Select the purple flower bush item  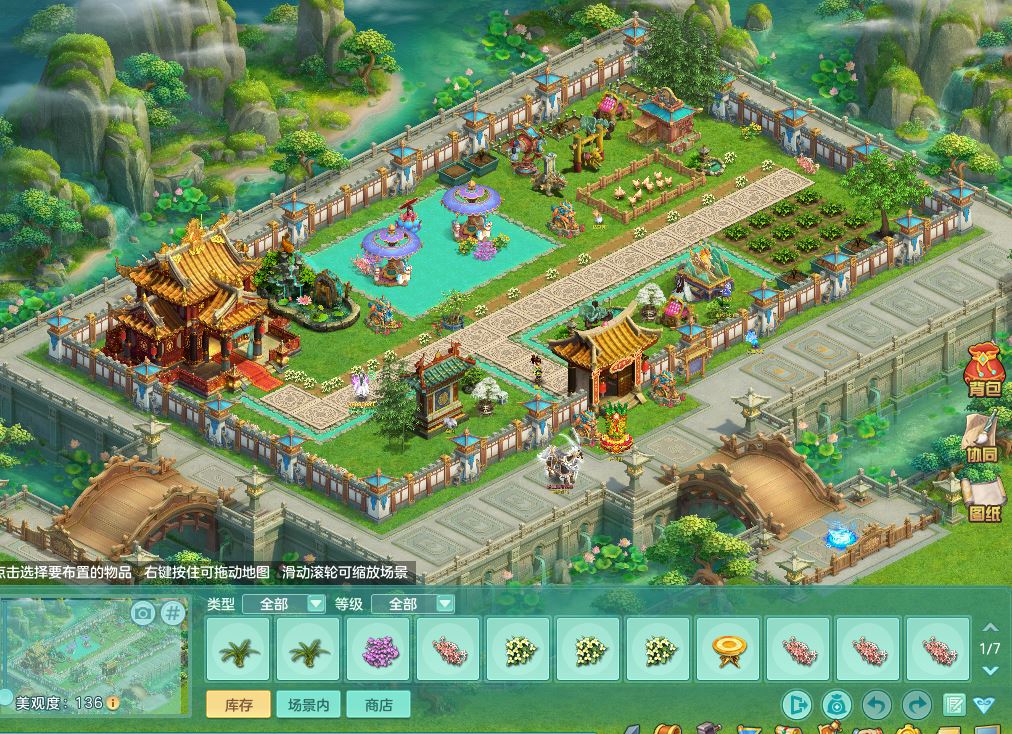(378, 650)
